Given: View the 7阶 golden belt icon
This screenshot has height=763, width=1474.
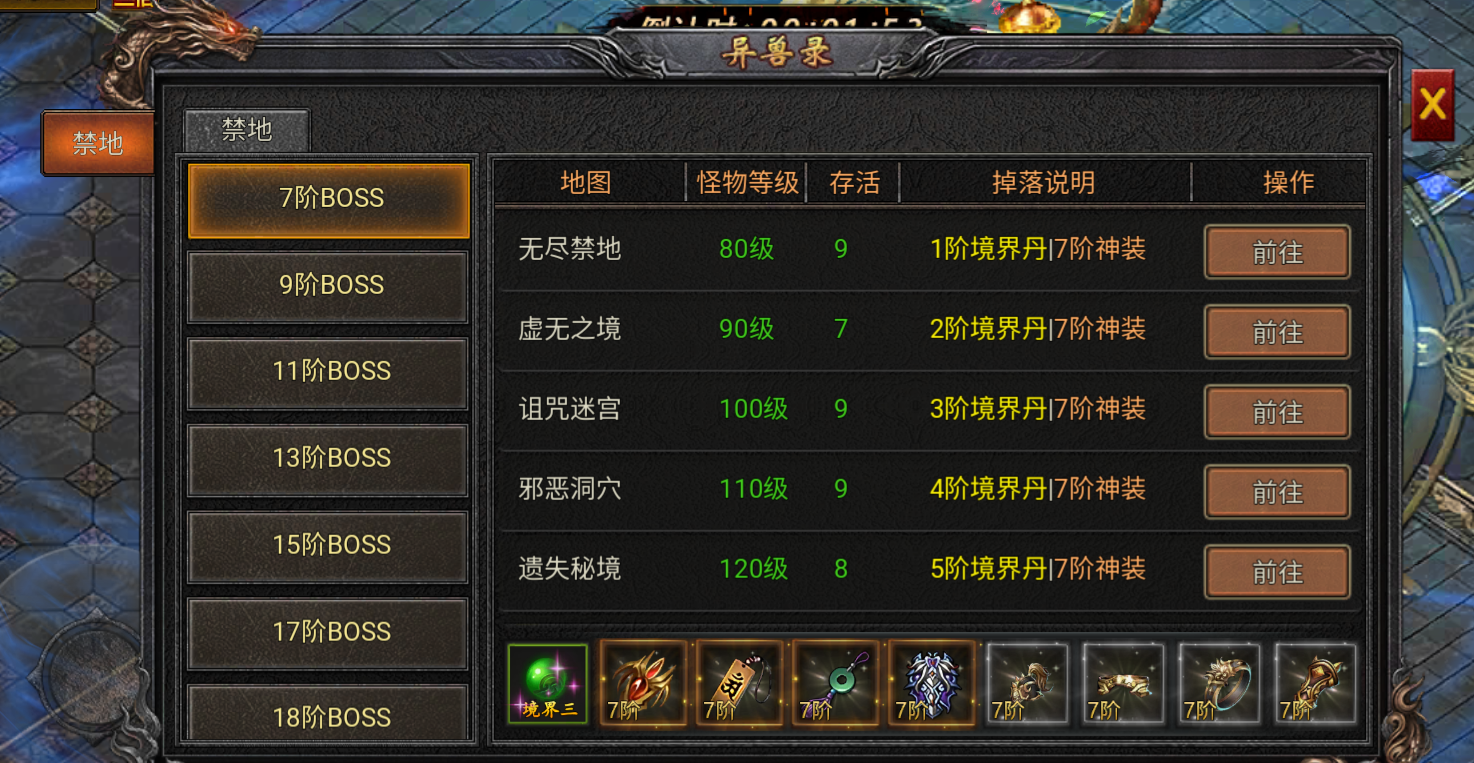Looking at the screenshot, I should click(x=1124, y=683).
